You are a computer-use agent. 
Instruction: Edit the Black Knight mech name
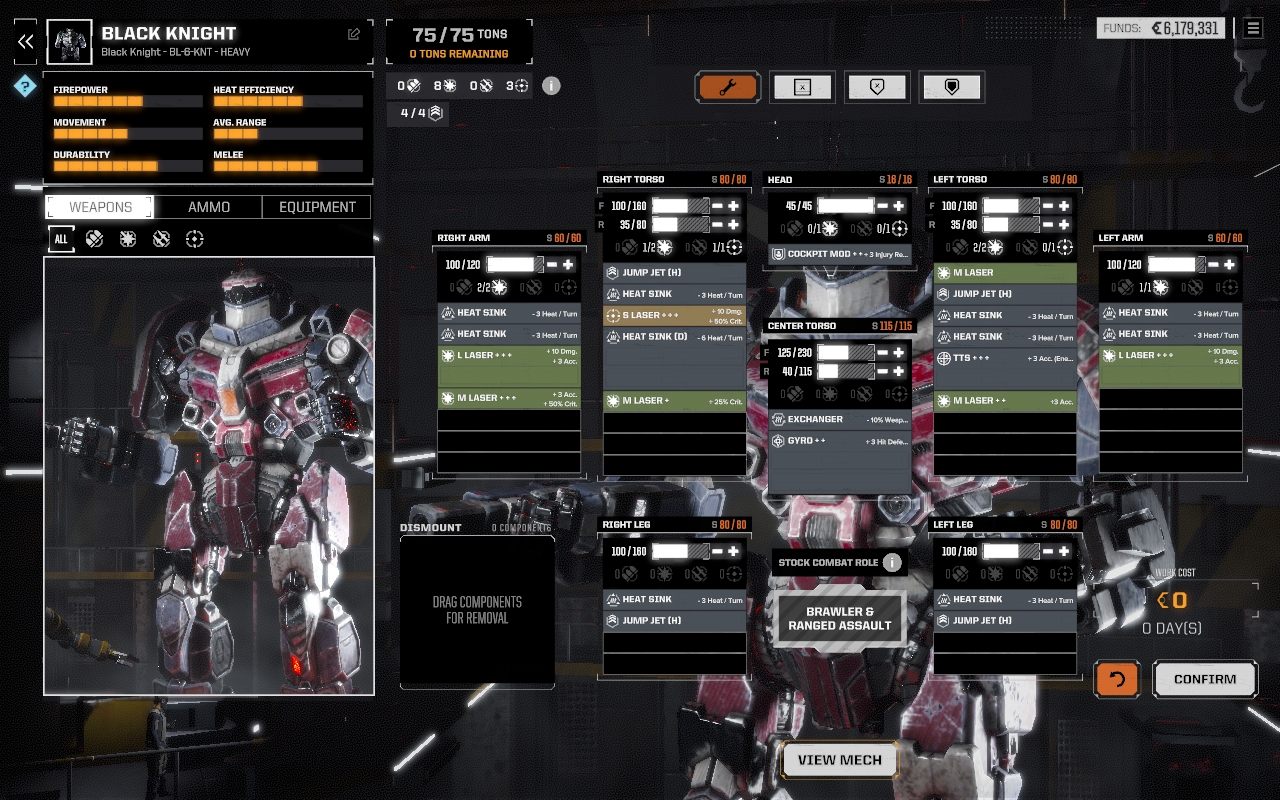pos(354,34)
